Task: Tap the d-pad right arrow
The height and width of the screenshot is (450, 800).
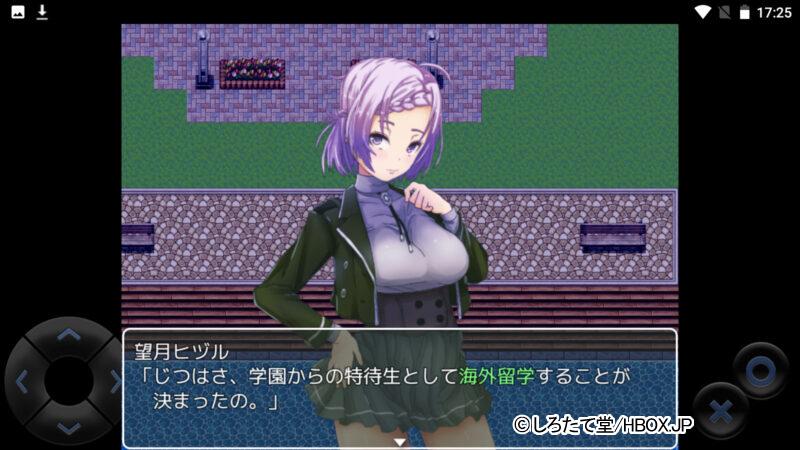Action: (x=112, y=380)
